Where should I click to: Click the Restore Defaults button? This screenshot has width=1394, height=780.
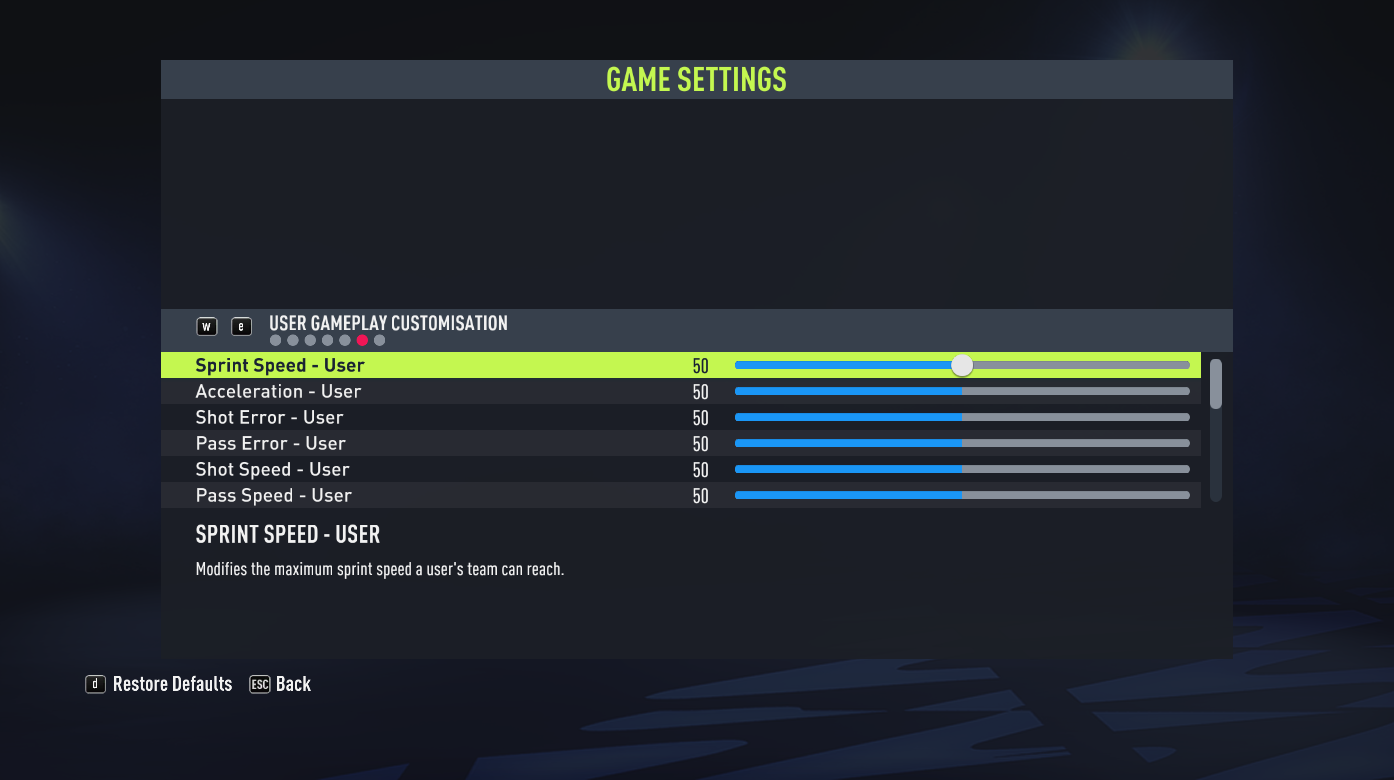click(170, 684)
